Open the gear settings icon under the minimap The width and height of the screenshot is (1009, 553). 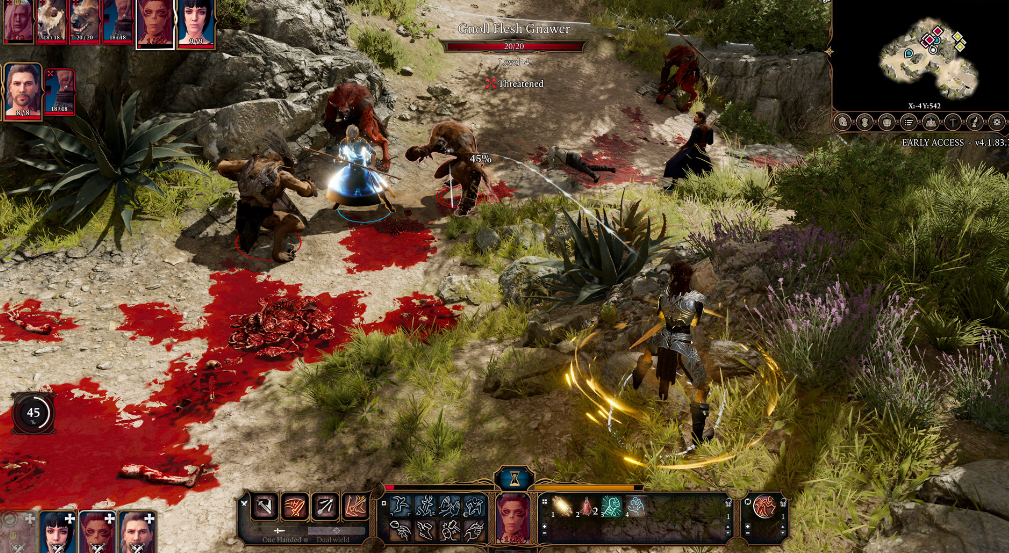[x=996, y=122]
